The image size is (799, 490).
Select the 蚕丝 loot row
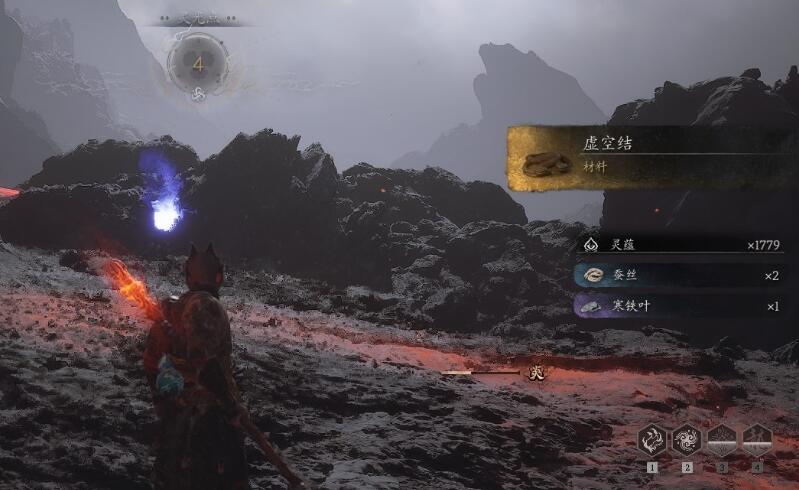click(x=680, y=275)
